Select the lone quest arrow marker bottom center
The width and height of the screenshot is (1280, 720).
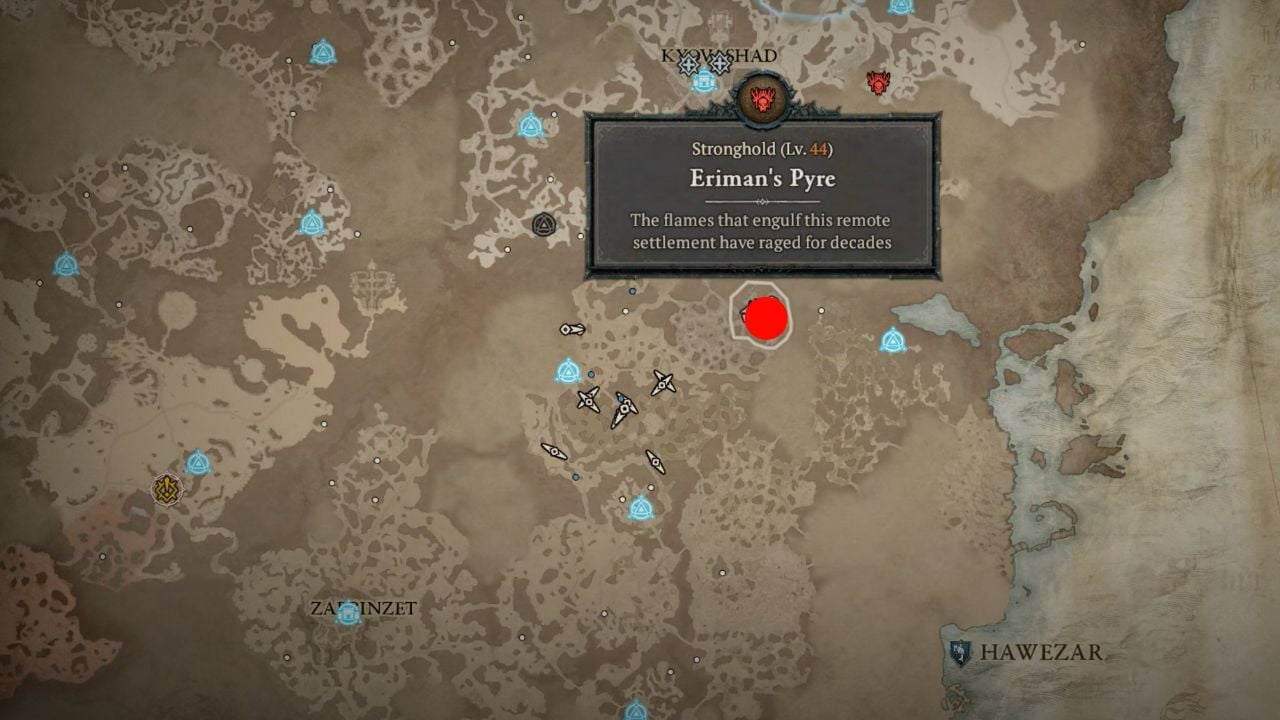(x=655, y=462)
